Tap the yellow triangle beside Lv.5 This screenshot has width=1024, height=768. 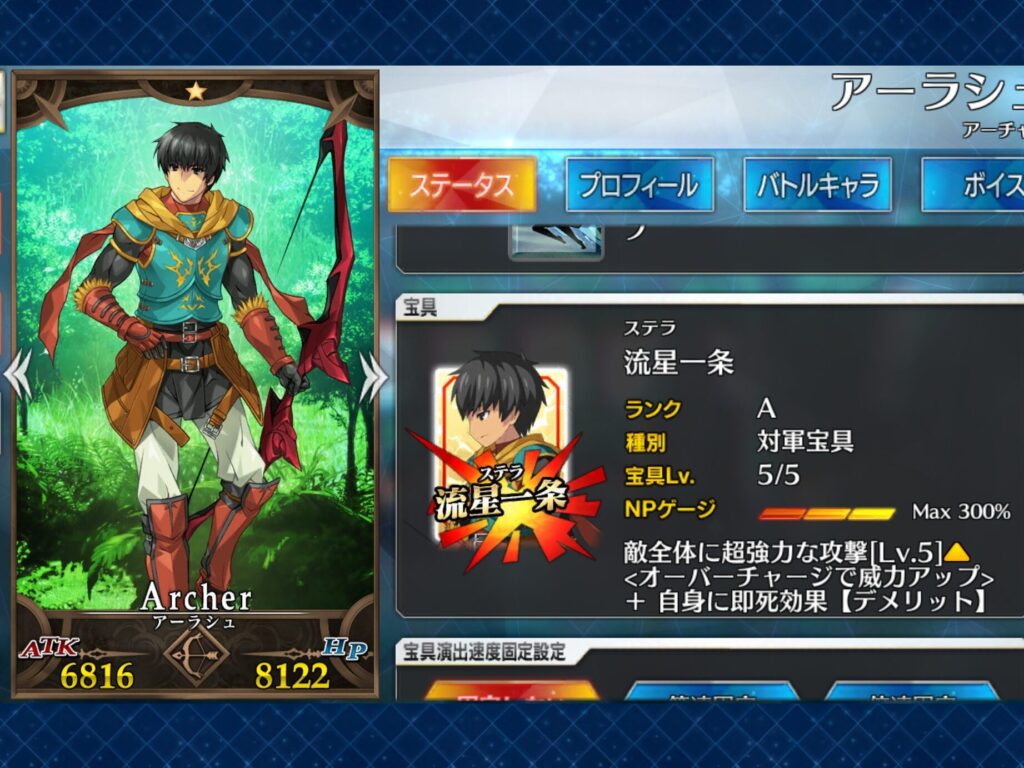point(957,552)
